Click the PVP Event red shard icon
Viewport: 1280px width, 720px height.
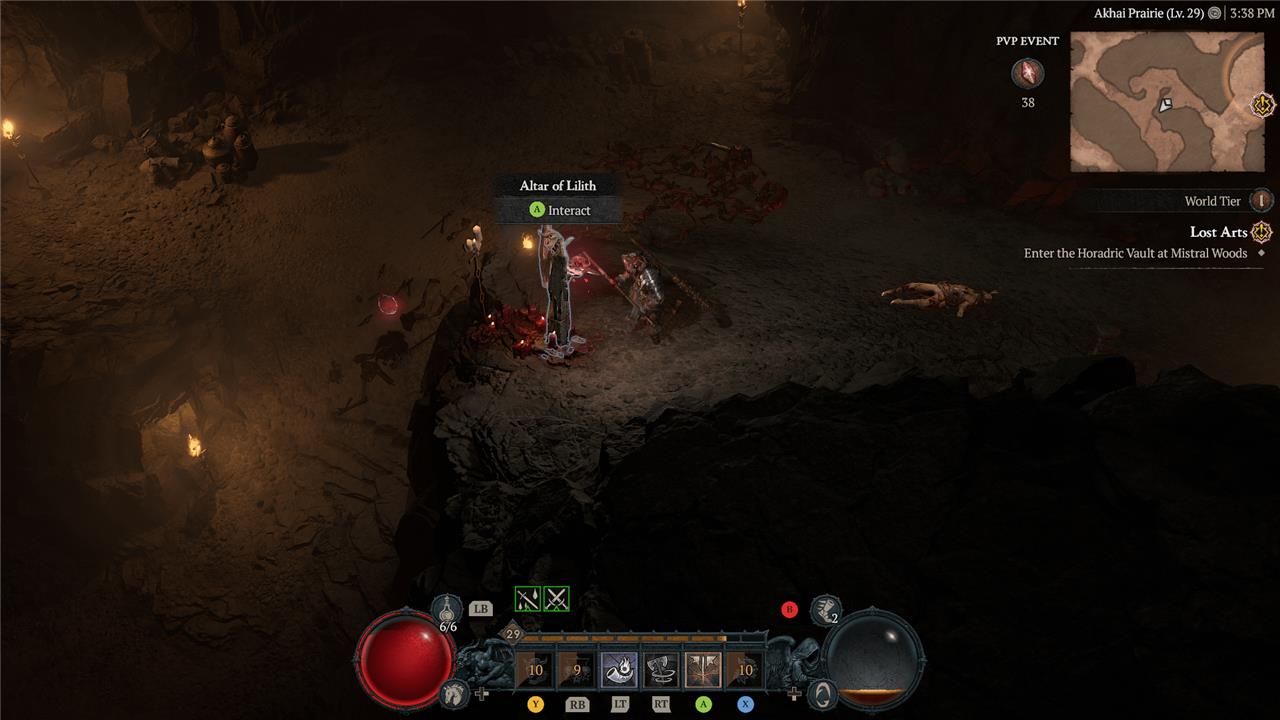click(1027, 73)
